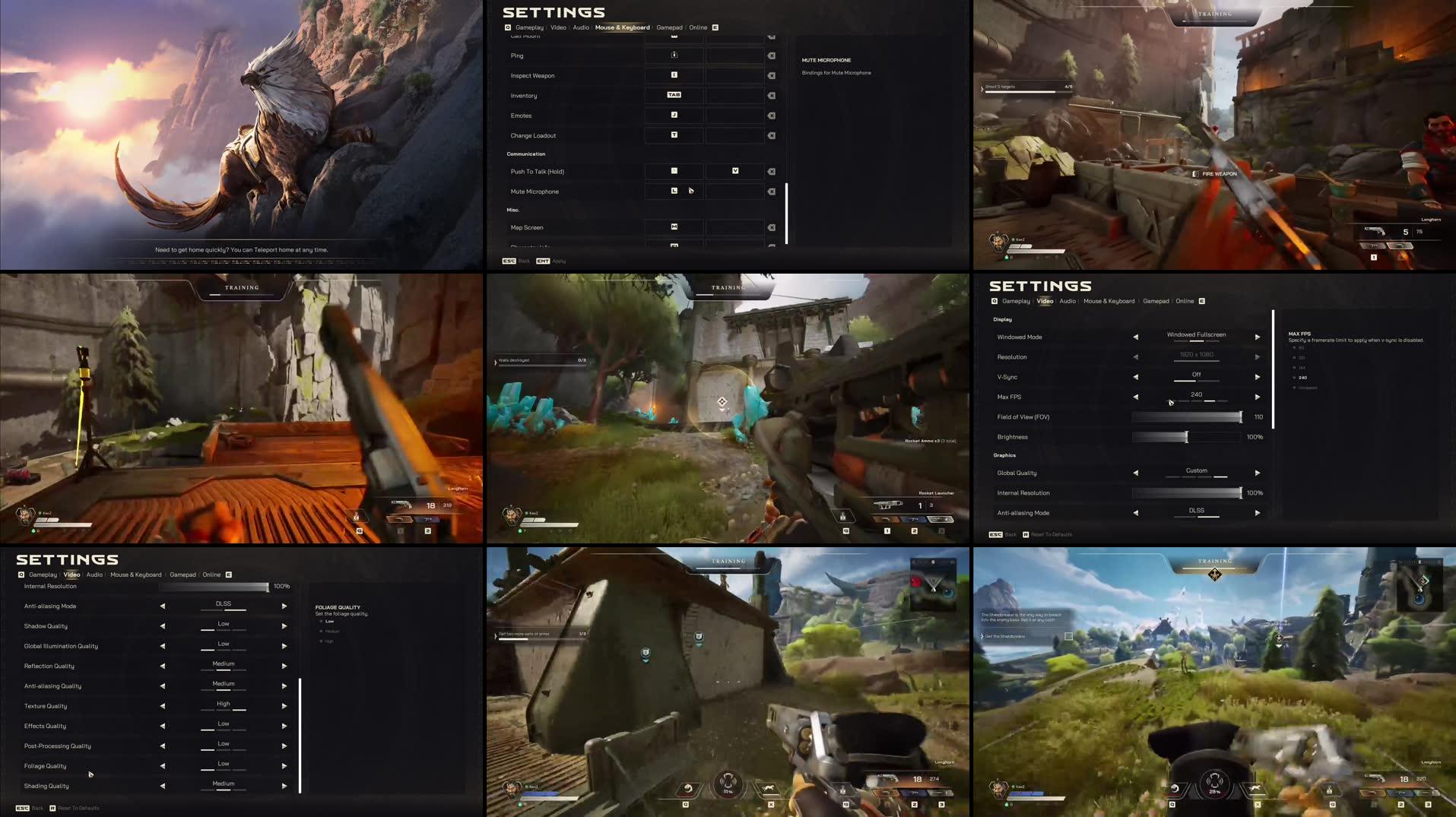Click the right arrow next to V-Sync
The height and width of the screenshot is (817, 1456).
(1258, 376)
